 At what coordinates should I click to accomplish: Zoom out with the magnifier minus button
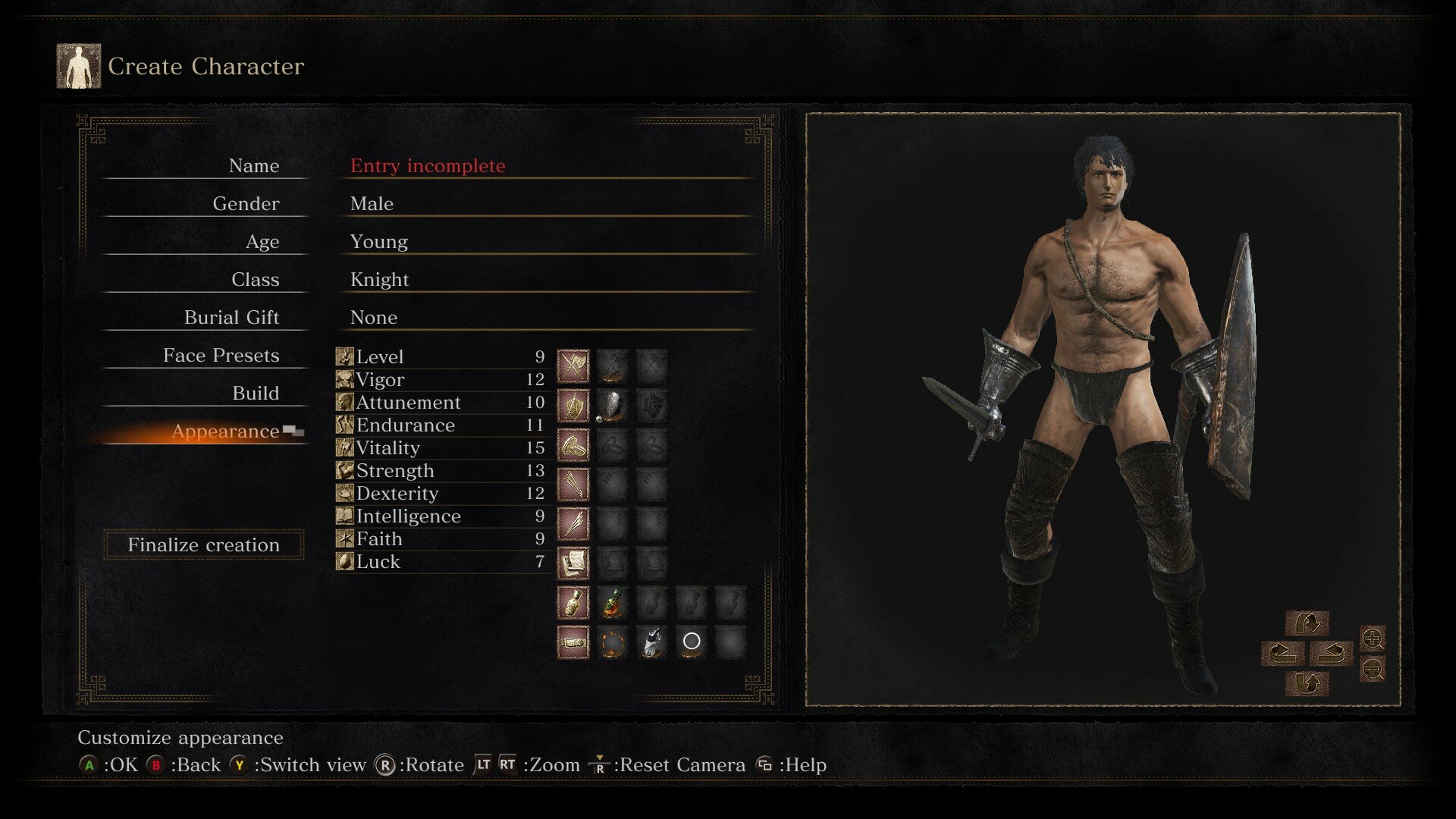point(1373,668)
